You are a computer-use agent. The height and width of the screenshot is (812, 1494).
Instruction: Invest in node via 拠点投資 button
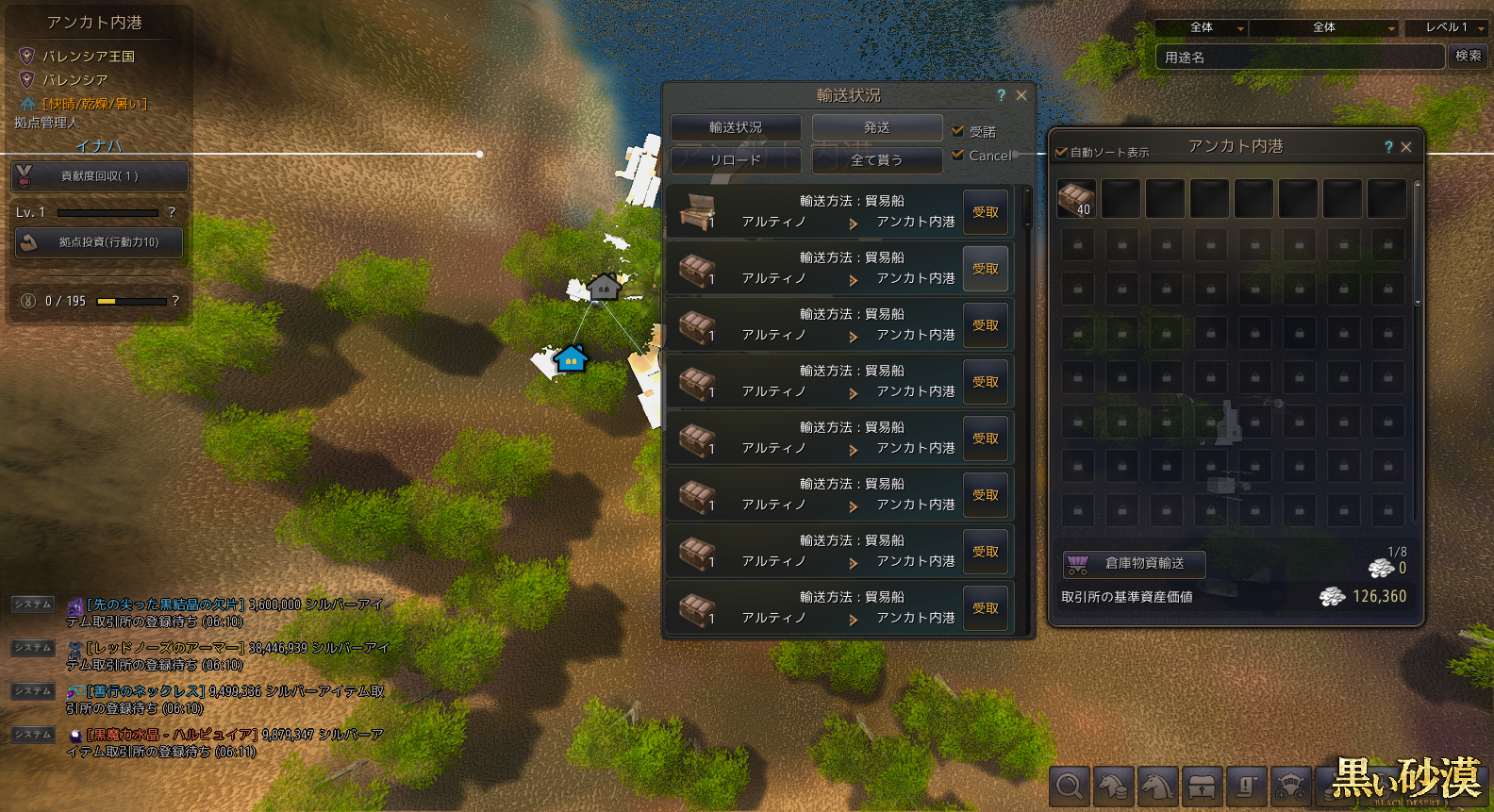point(99,242)
